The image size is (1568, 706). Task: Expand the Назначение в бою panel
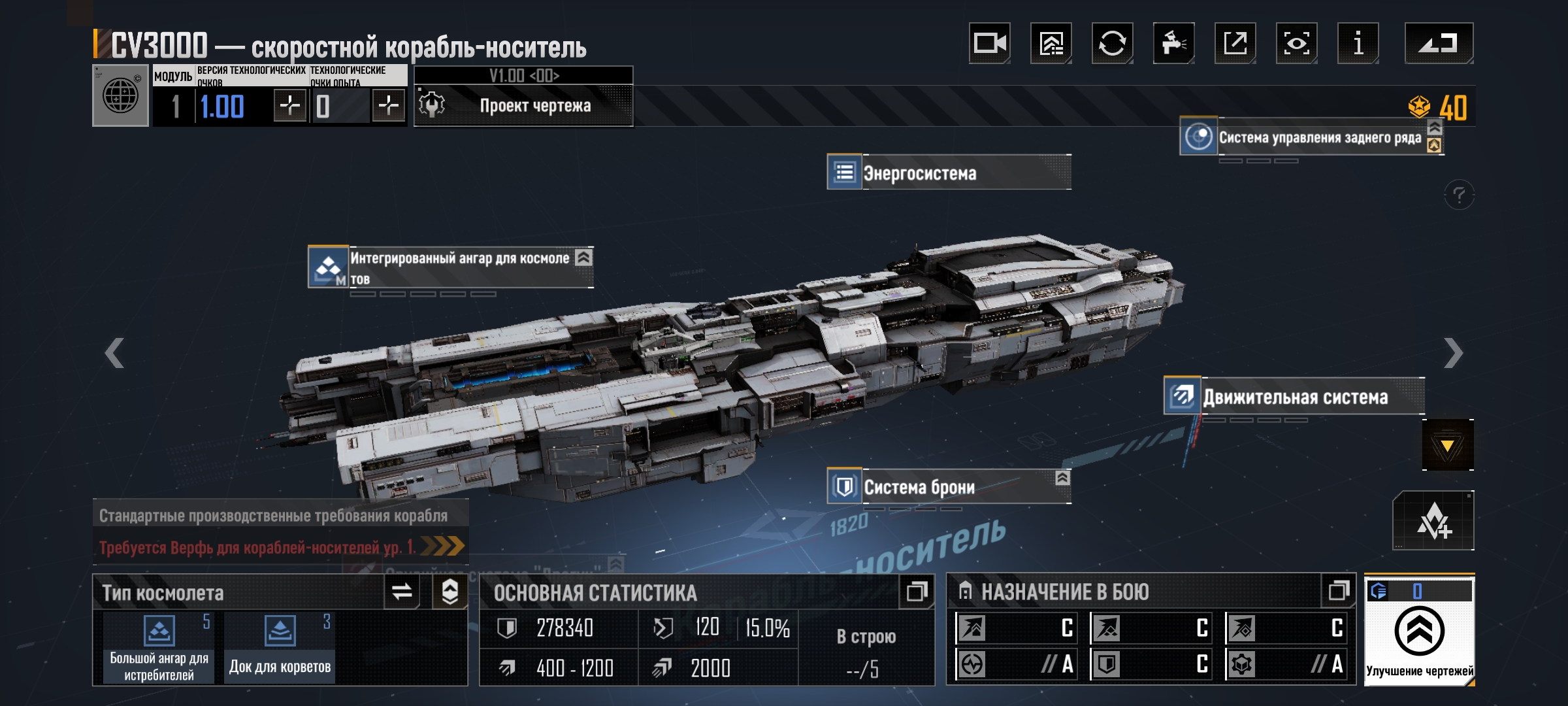(x=1338, y=592)
